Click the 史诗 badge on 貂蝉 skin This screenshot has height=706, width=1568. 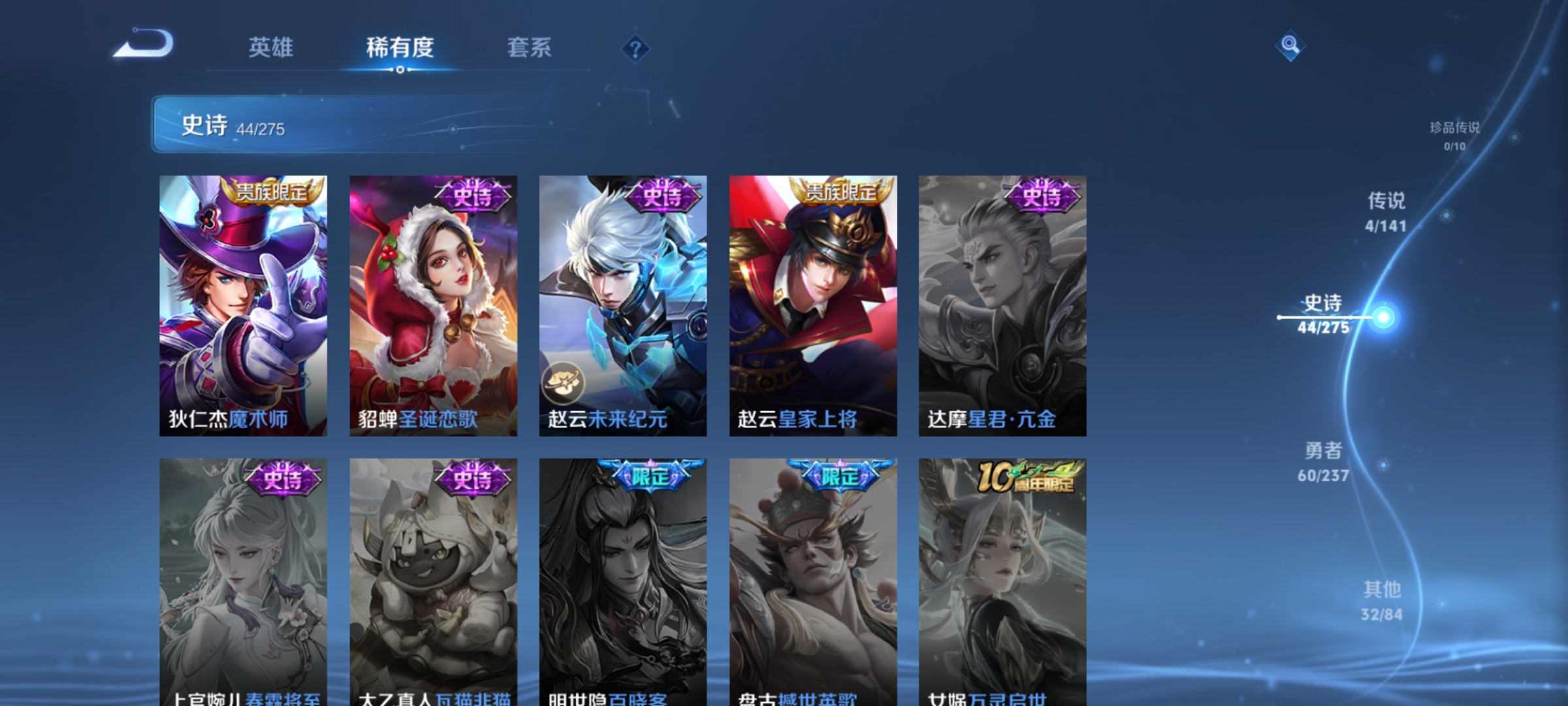click(x=473, y=197)
